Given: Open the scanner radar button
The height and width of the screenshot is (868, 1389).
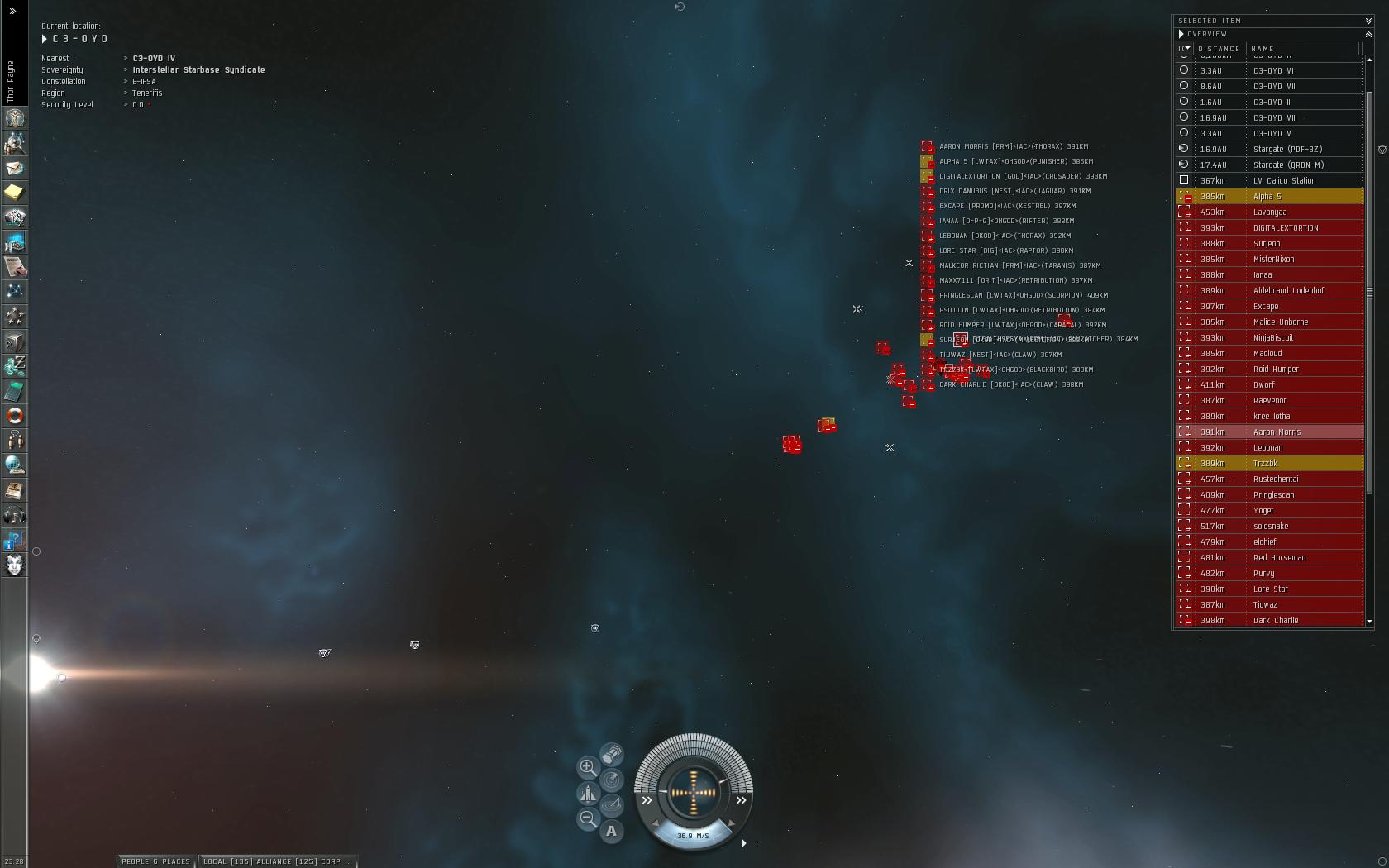Looking at the screenshot, I should [611, 780].
